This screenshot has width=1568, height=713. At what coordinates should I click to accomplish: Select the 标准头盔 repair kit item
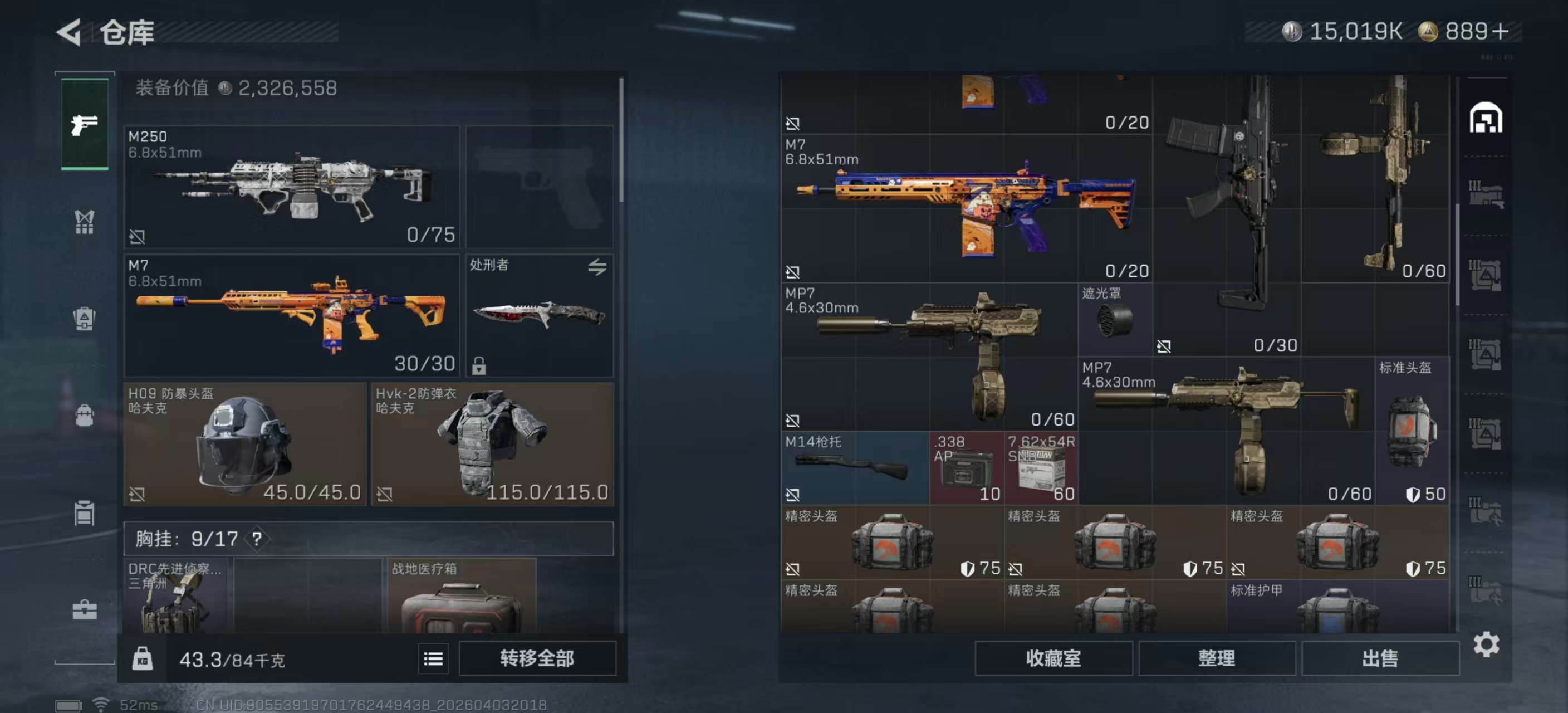1412,431
